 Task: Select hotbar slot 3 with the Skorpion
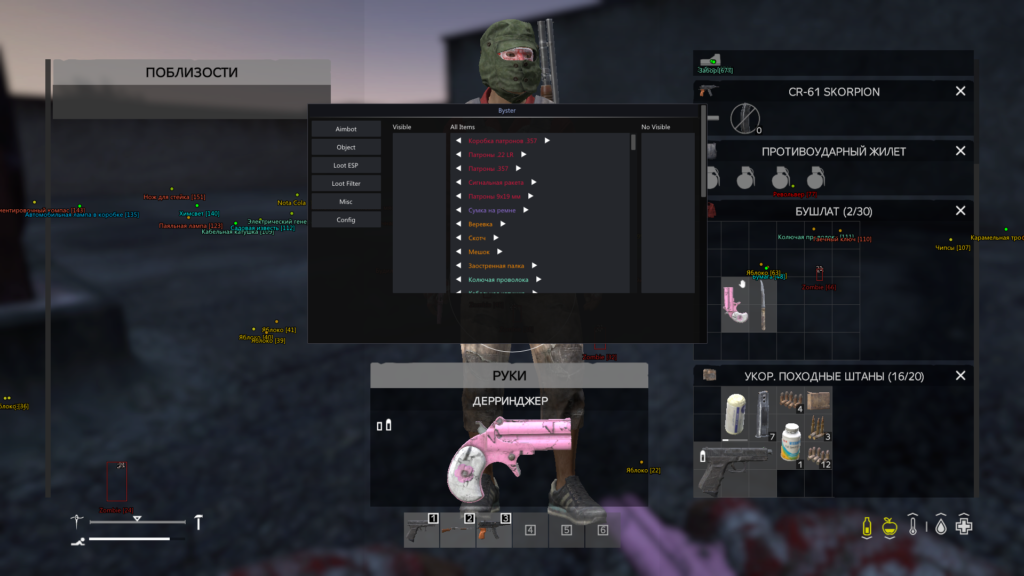tap(494, 530)
